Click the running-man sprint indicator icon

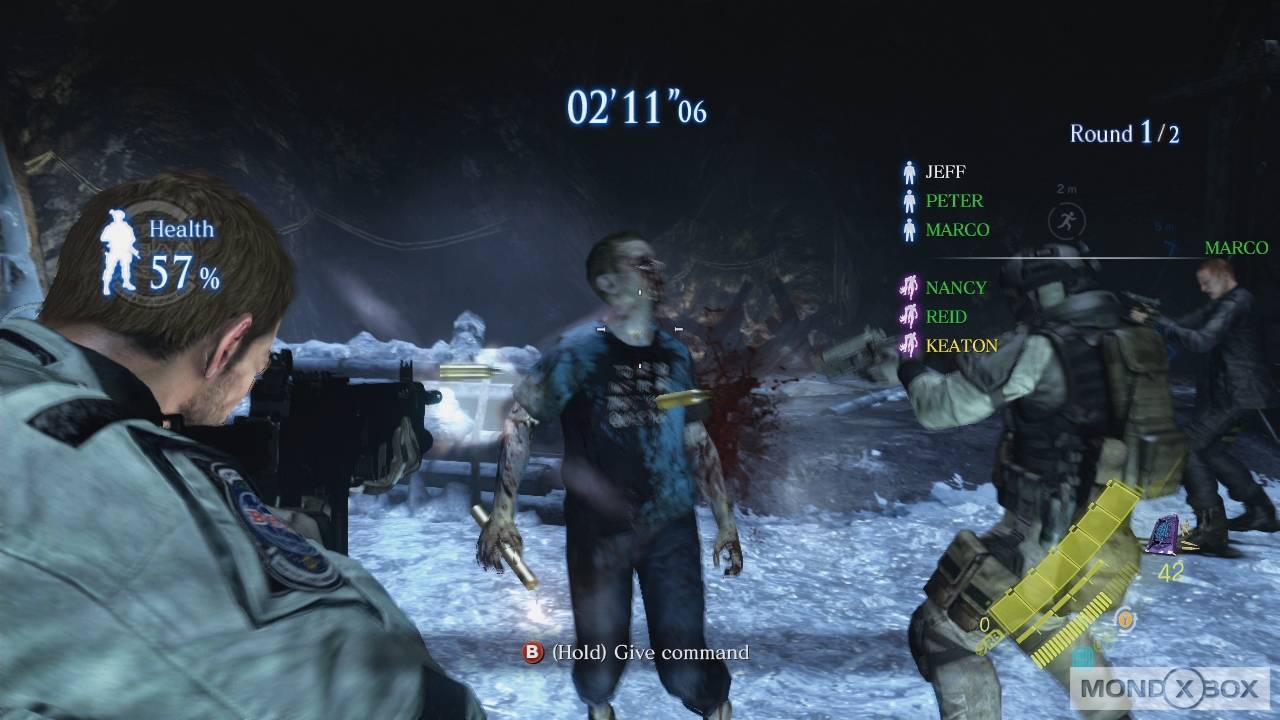pyautogui.click(x=1067, y=221)
